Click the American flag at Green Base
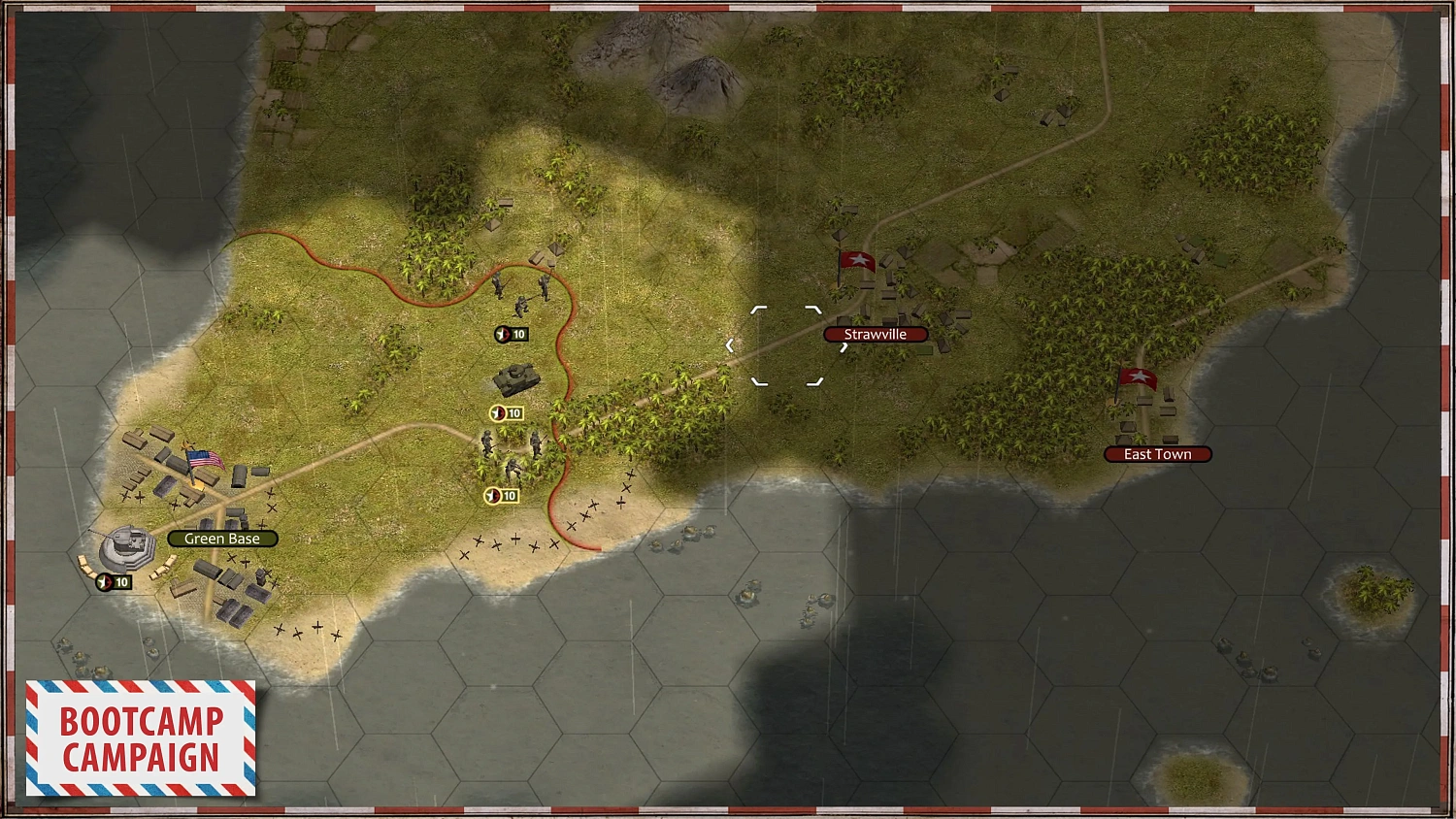 (x=203, y=458)
